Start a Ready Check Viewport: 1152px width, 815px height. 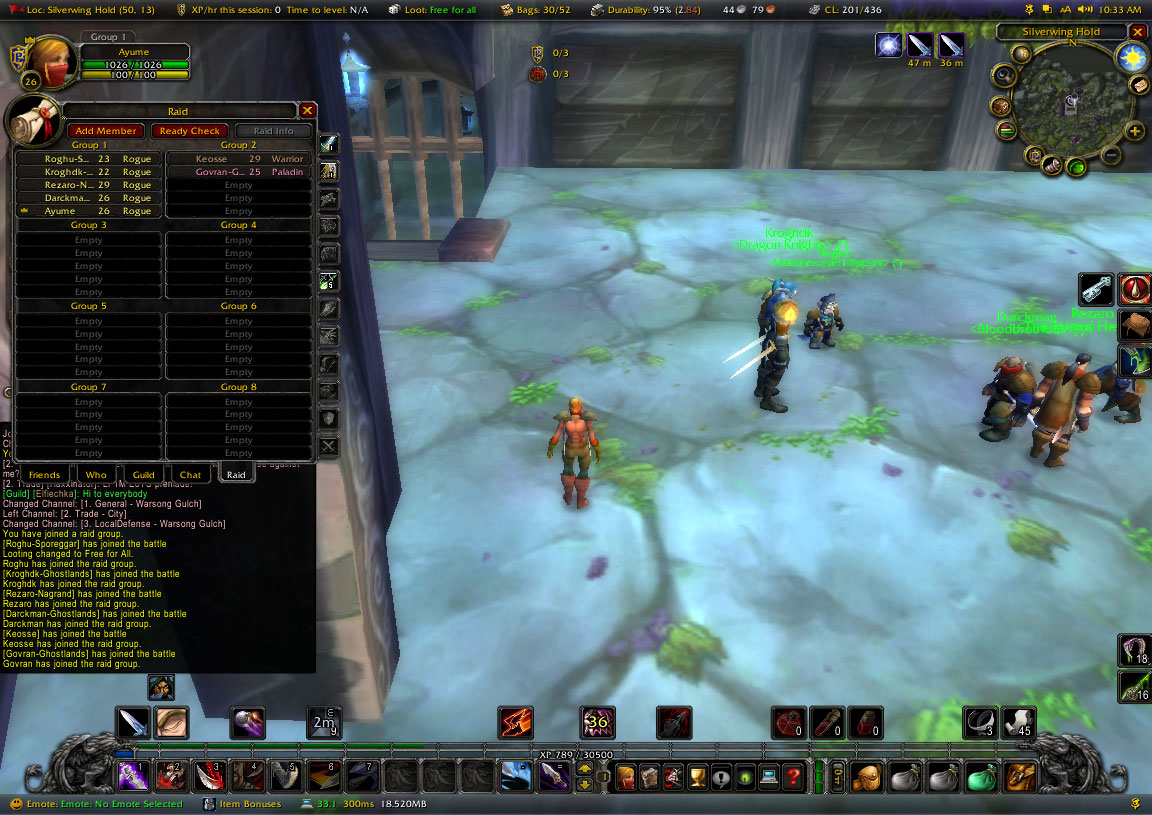coord(189,131)
